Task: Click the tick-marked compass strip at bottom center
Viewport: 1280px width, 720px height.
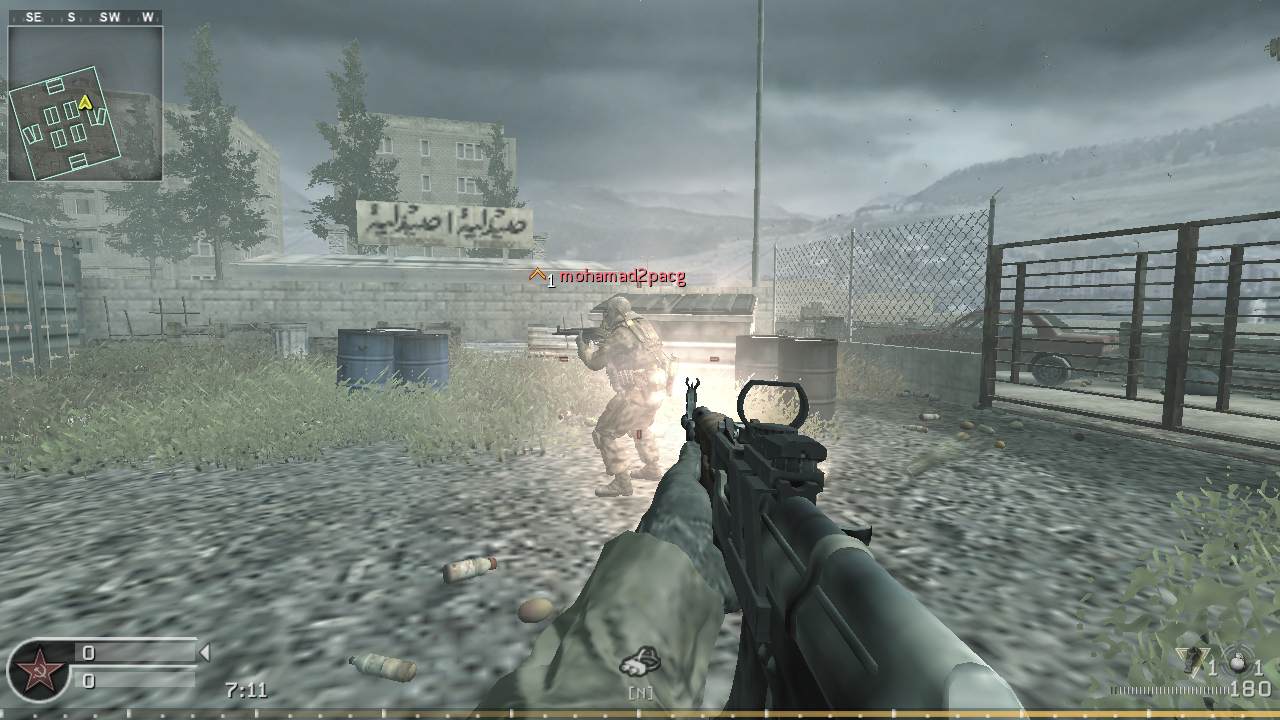Action: tap(640, 712)
